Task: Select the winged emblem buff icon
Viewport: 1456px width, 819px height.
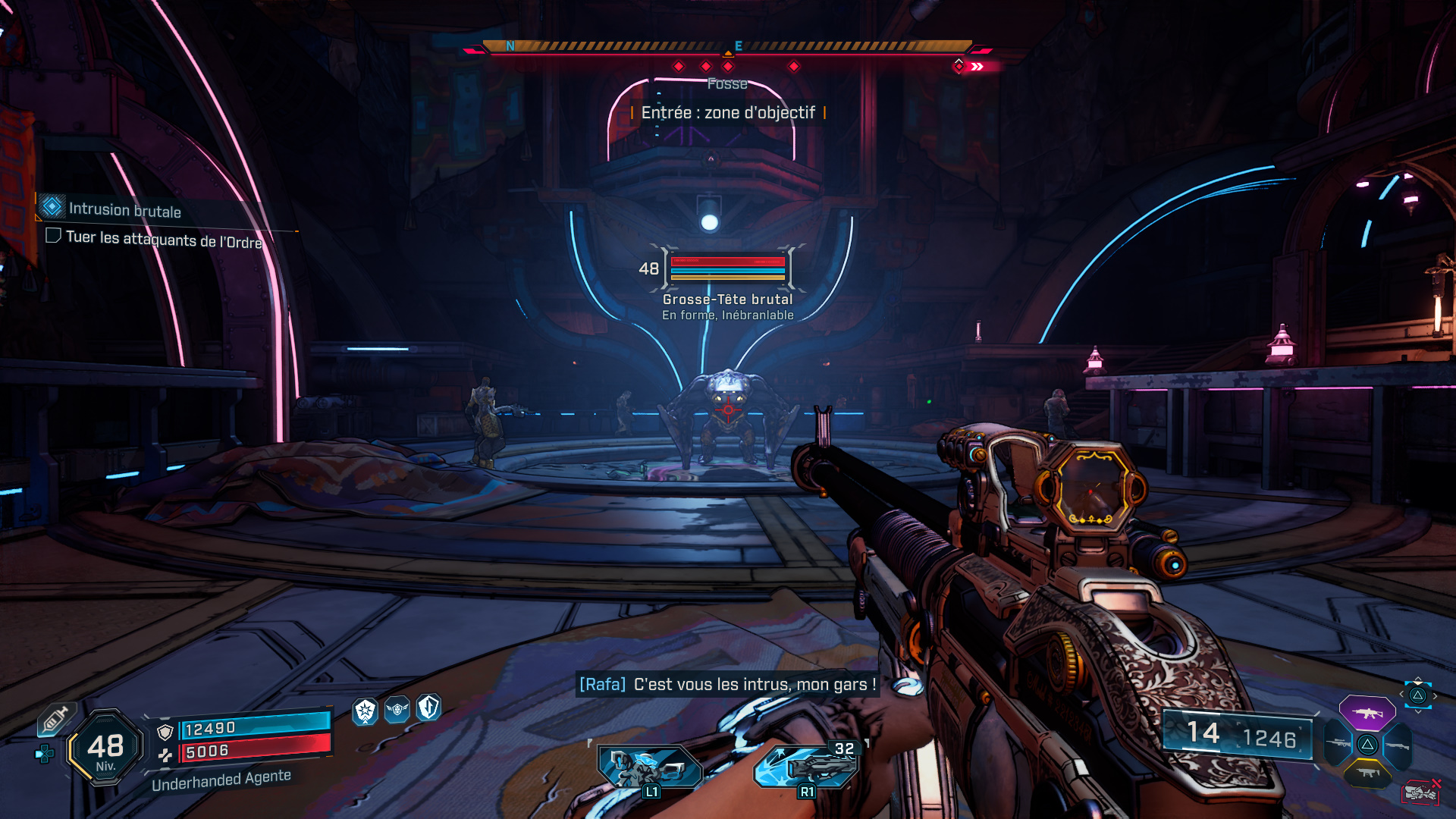Action: pyautogui.click(x=397, y=710)
